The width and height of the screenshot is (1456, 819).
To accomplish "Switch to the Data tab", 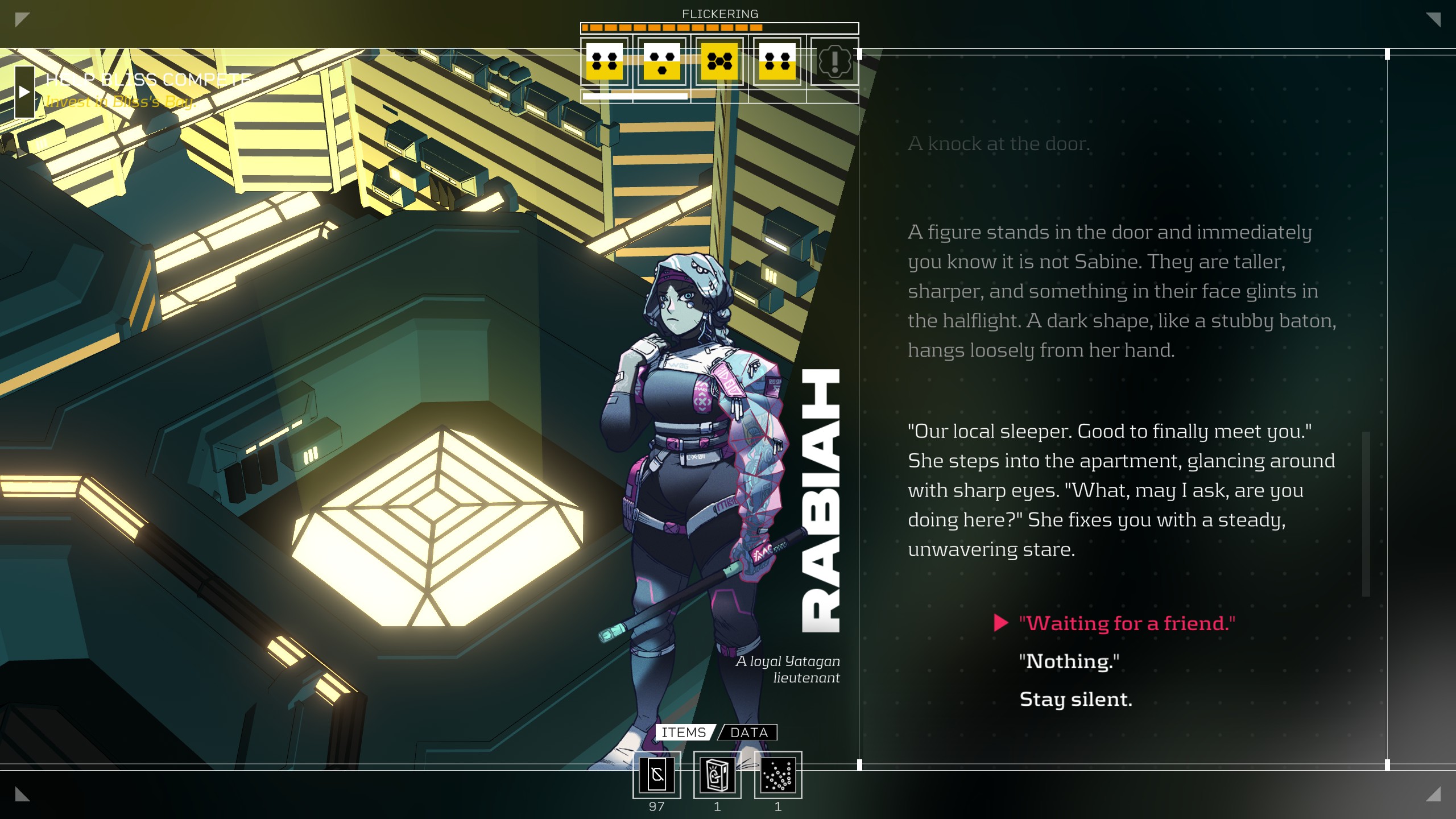I will pyautogui.click(x=748, y=733).
